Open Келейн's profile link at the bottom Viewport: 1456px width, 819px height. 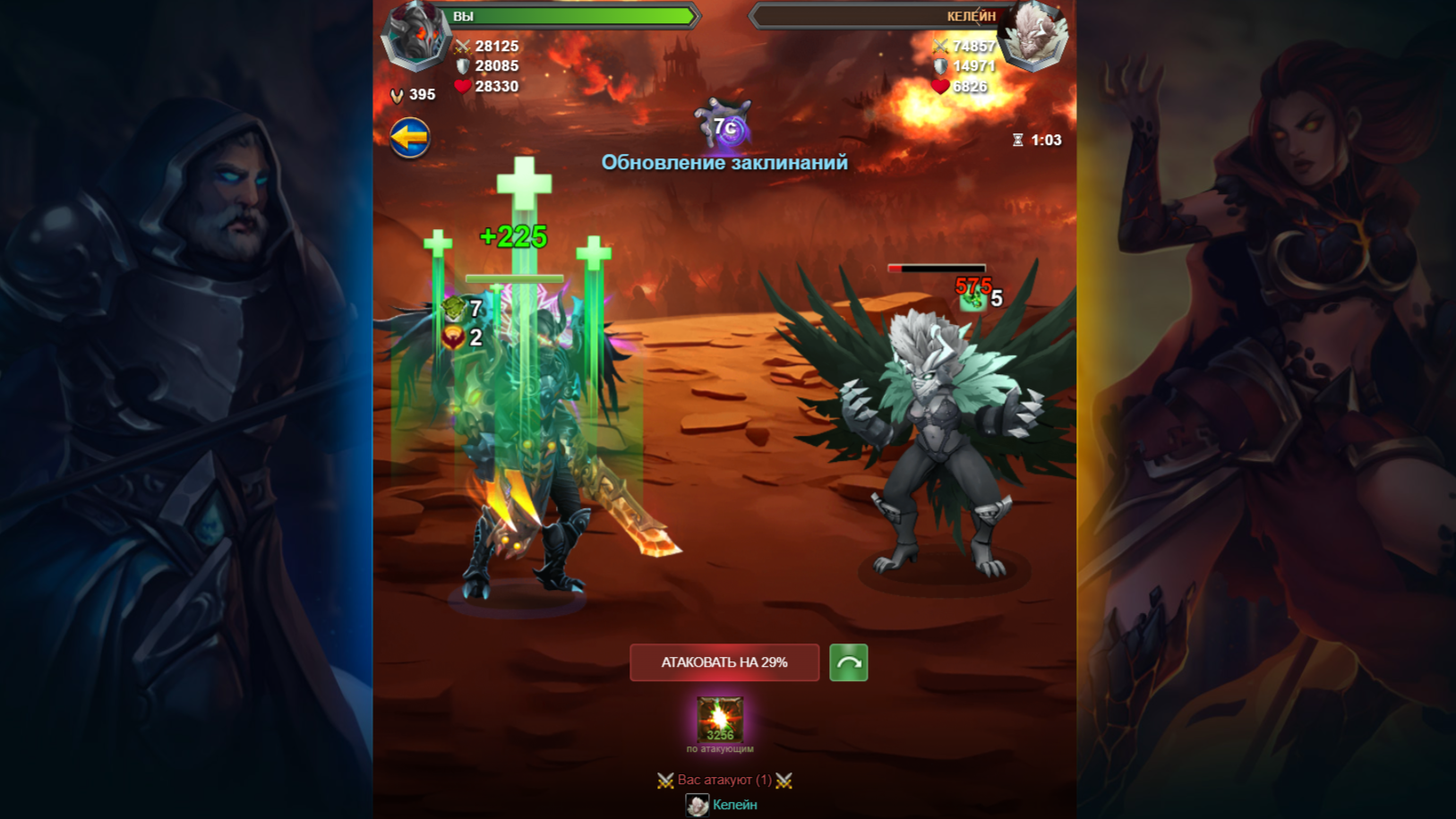(734, 805)
